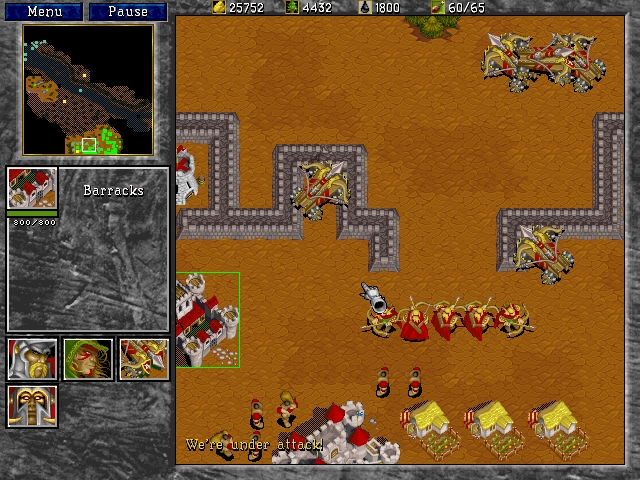This screenshot has width=640, height=480.
Task: Pause the game with the Pause button
Action: tap(127, 12)
